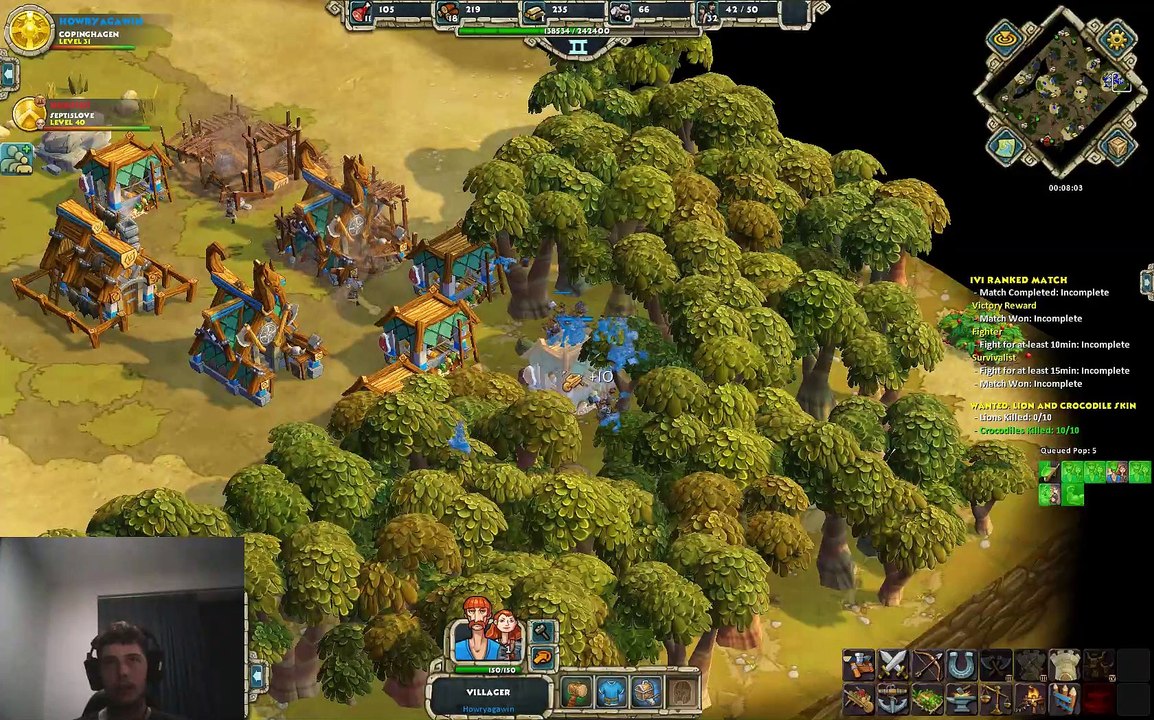Pick the horseshoe stable building
This screenshot has width=1154, height=720.
coord(961,664)
